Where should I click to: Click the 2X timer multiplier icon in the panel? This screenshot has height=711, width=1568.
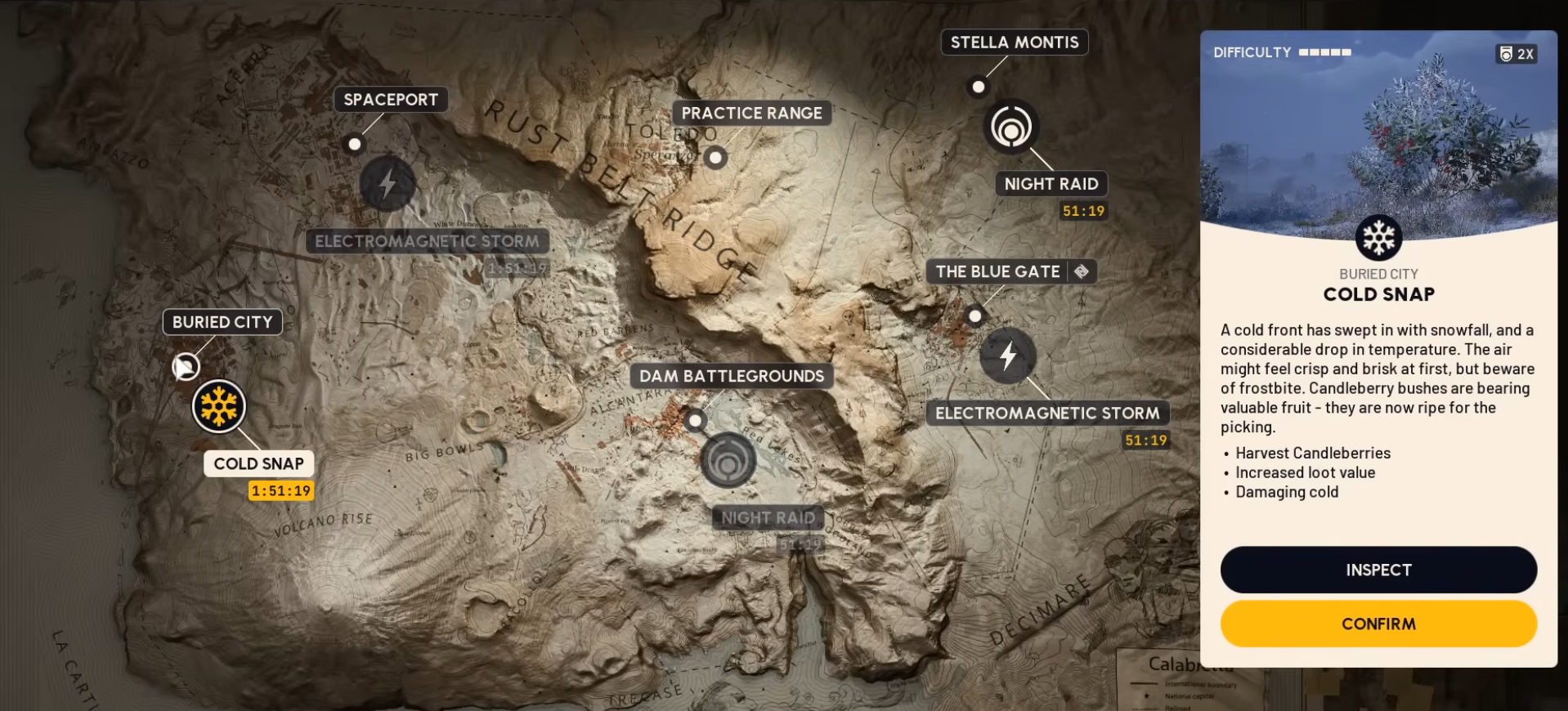coord(1516,54)
